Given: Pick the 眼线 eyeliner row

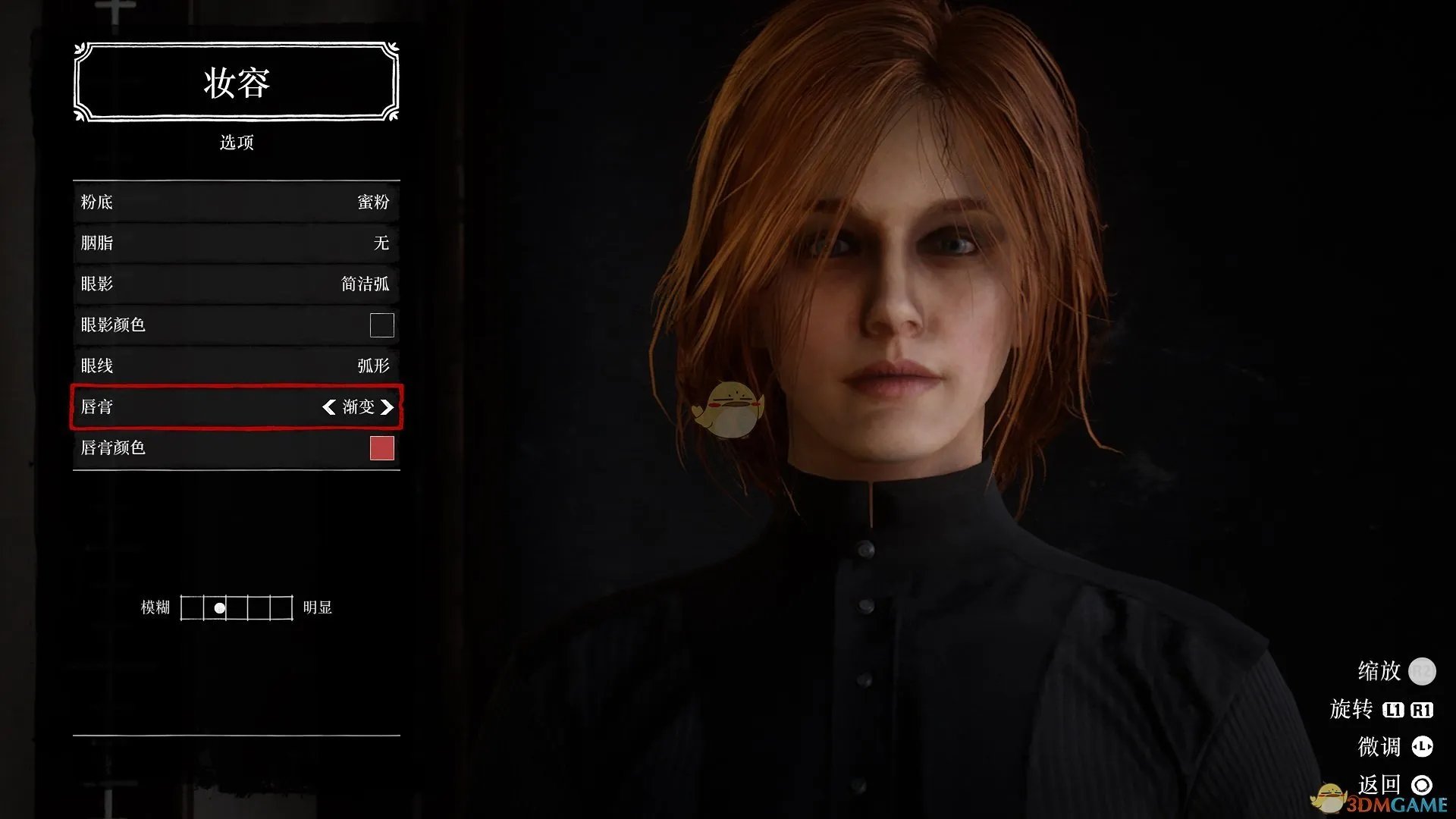Looking at the screenshot, I should [236, 366].
